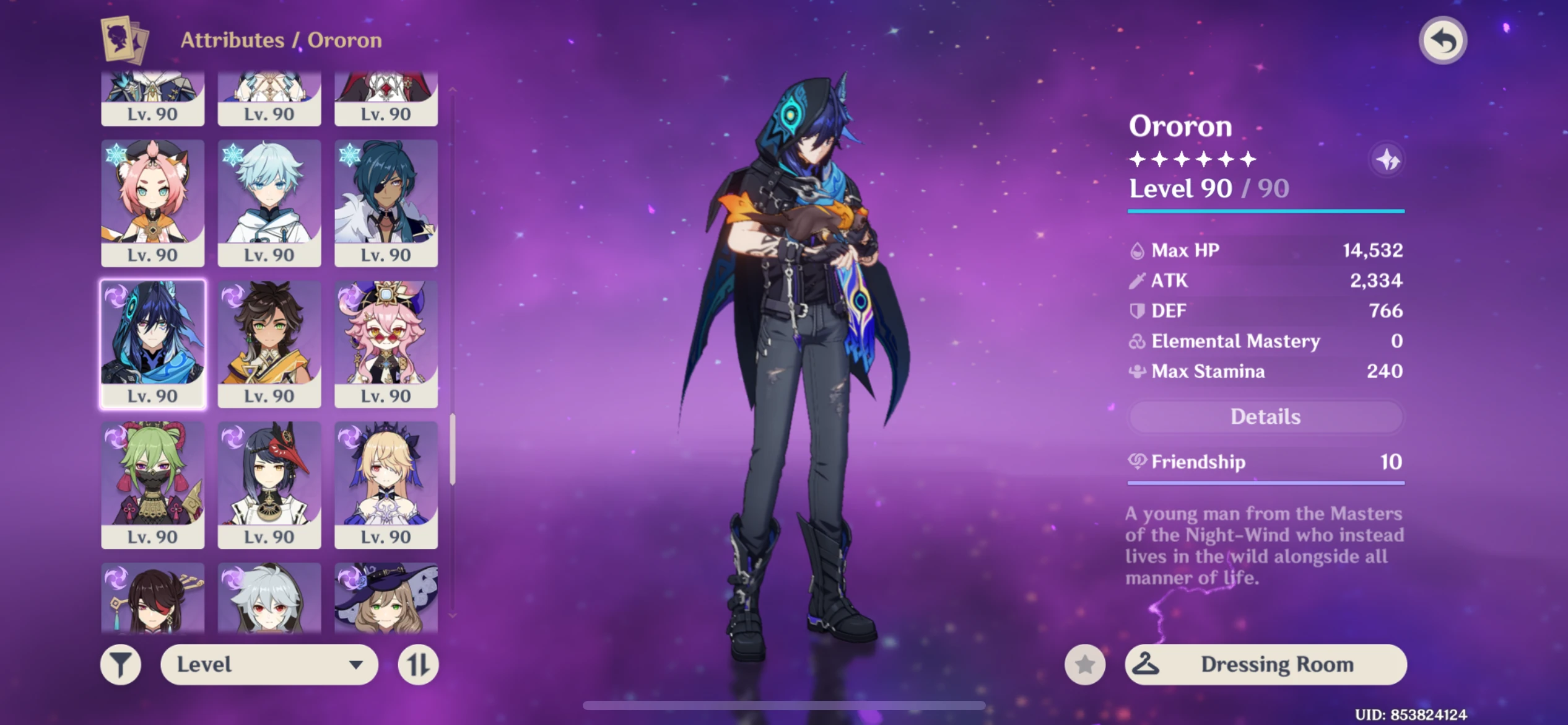View the Details panel
The image size is (1568, 725).
tap(1265, 416)
